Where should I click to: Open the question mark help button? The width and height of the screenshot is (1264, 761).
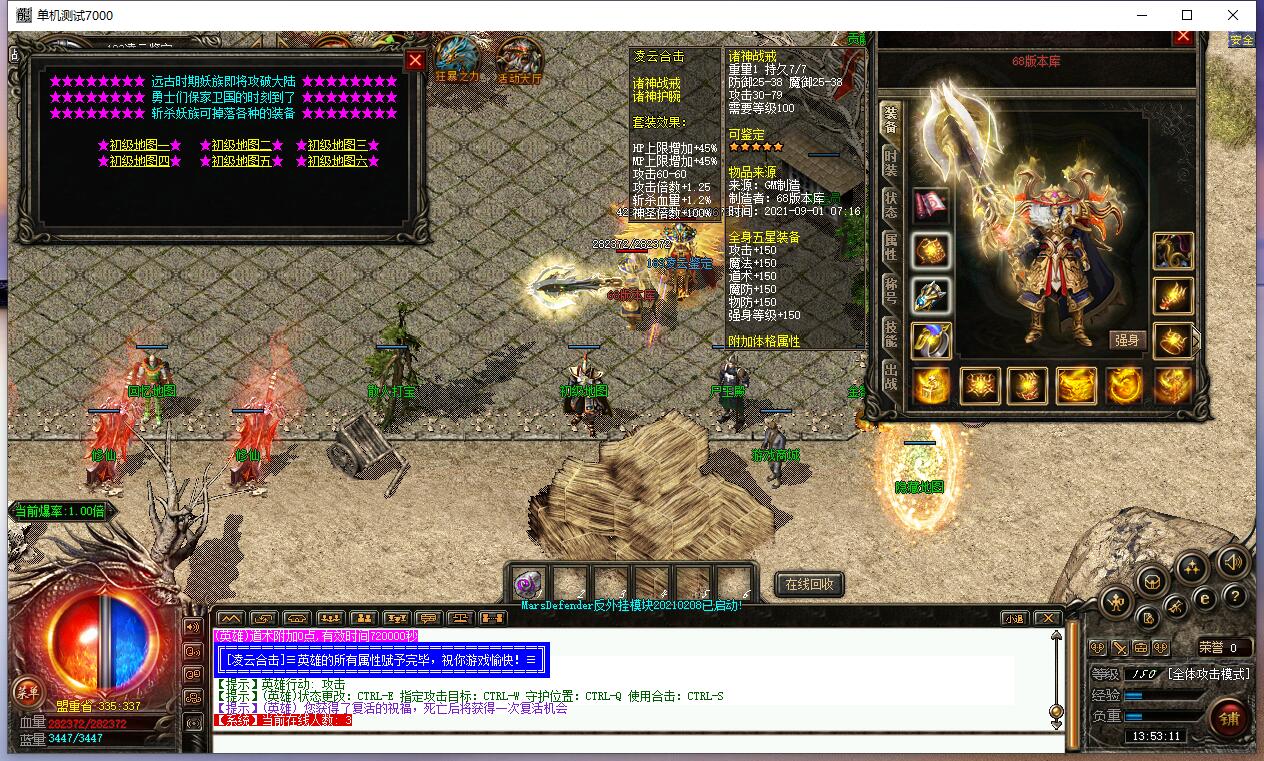1235,597
